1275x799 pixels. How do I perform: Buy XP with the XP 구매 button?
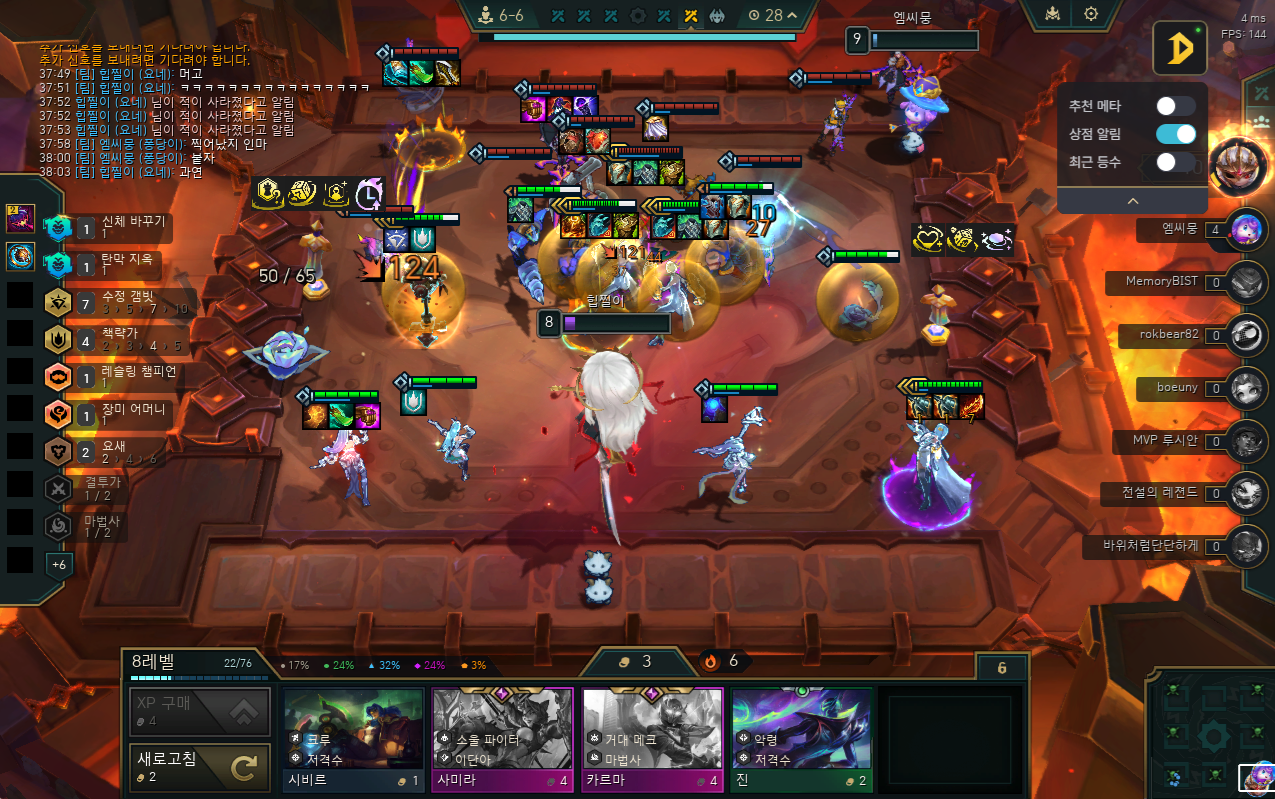[200, 712]
